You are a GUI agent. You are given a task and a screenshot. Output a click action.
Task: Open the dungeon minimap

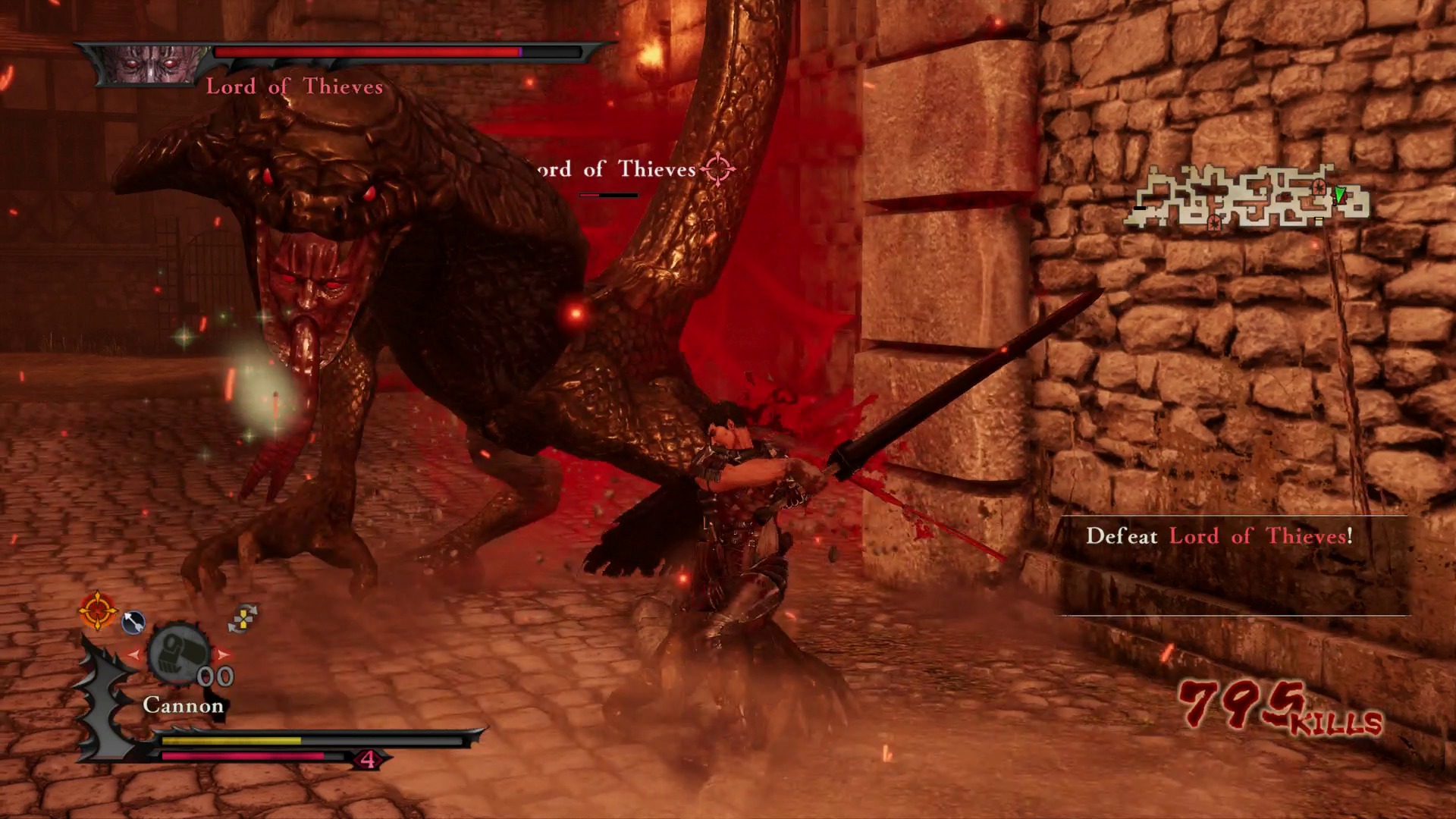[x=1247, y=197]
